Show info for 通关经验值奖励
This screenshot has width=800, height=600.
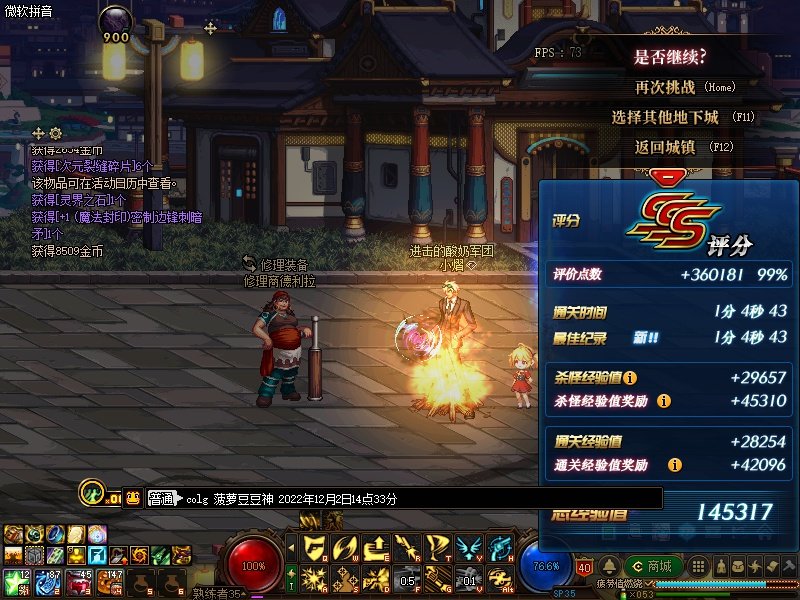675,465
